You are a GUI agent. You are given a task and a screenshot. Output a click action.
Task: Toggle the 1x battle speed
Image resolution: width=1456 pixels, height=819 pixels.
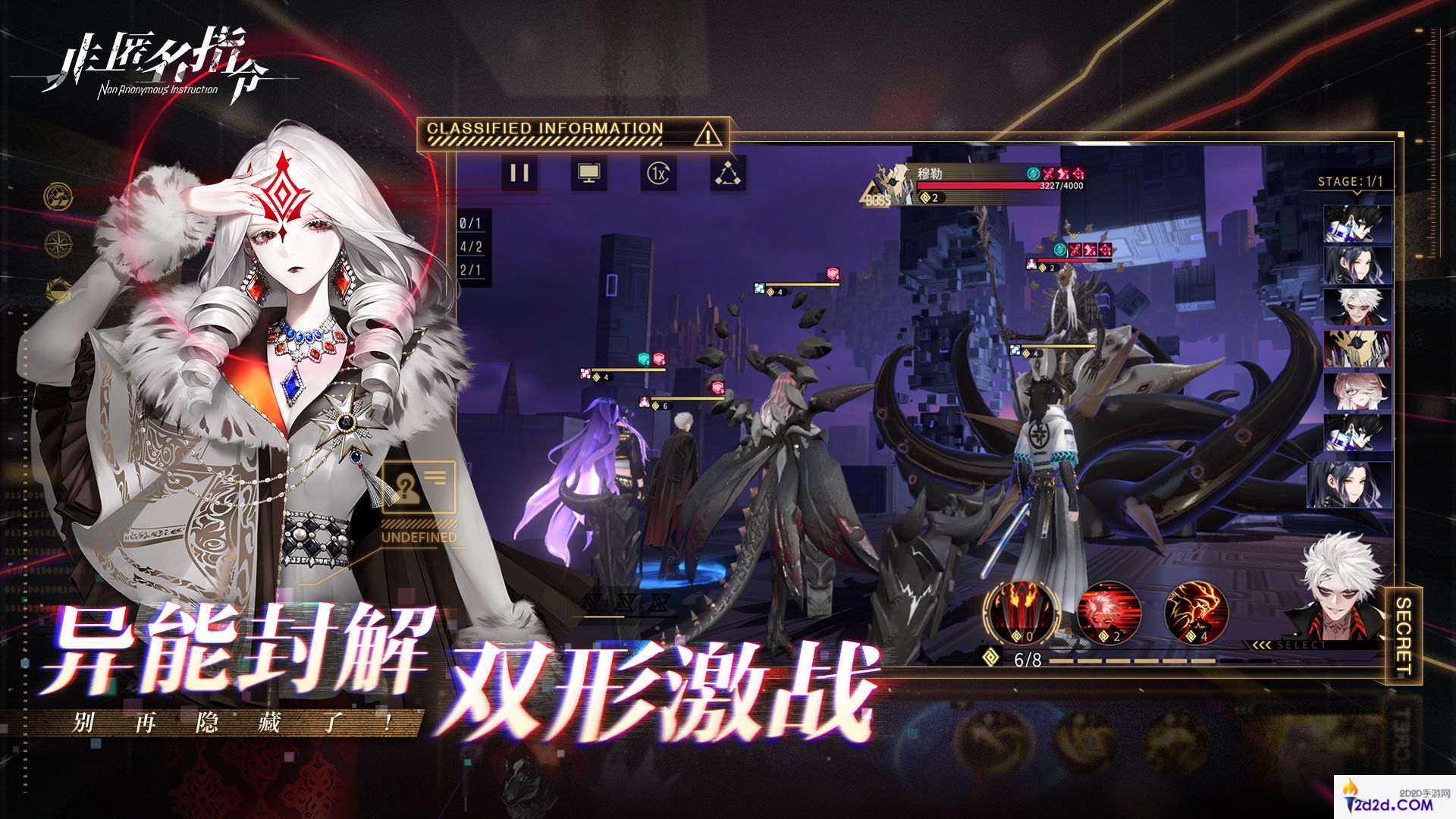click(658, 174)
